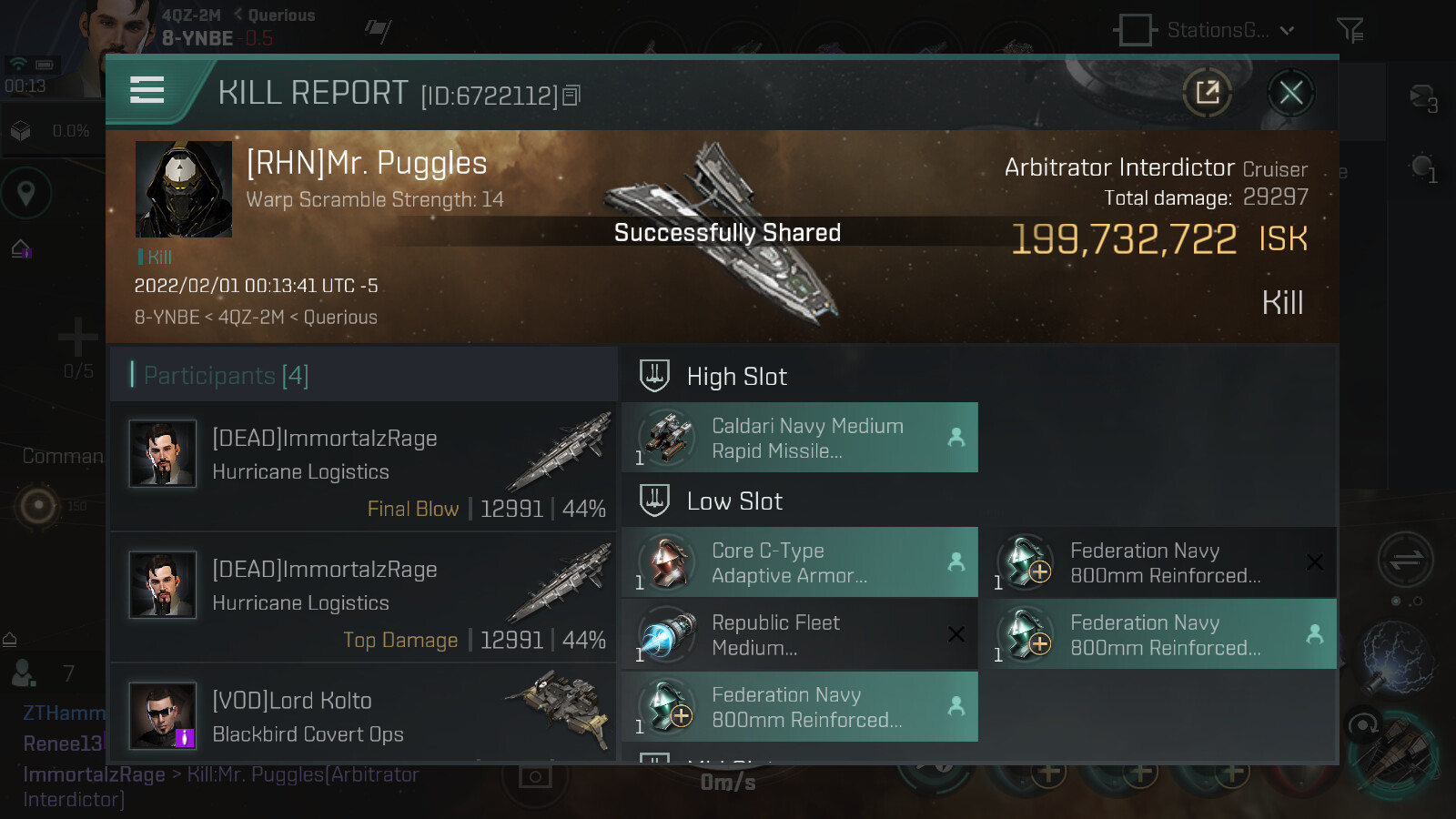Share the kill report externally
Viewport: 1456px width, 819px height.
1208,93
